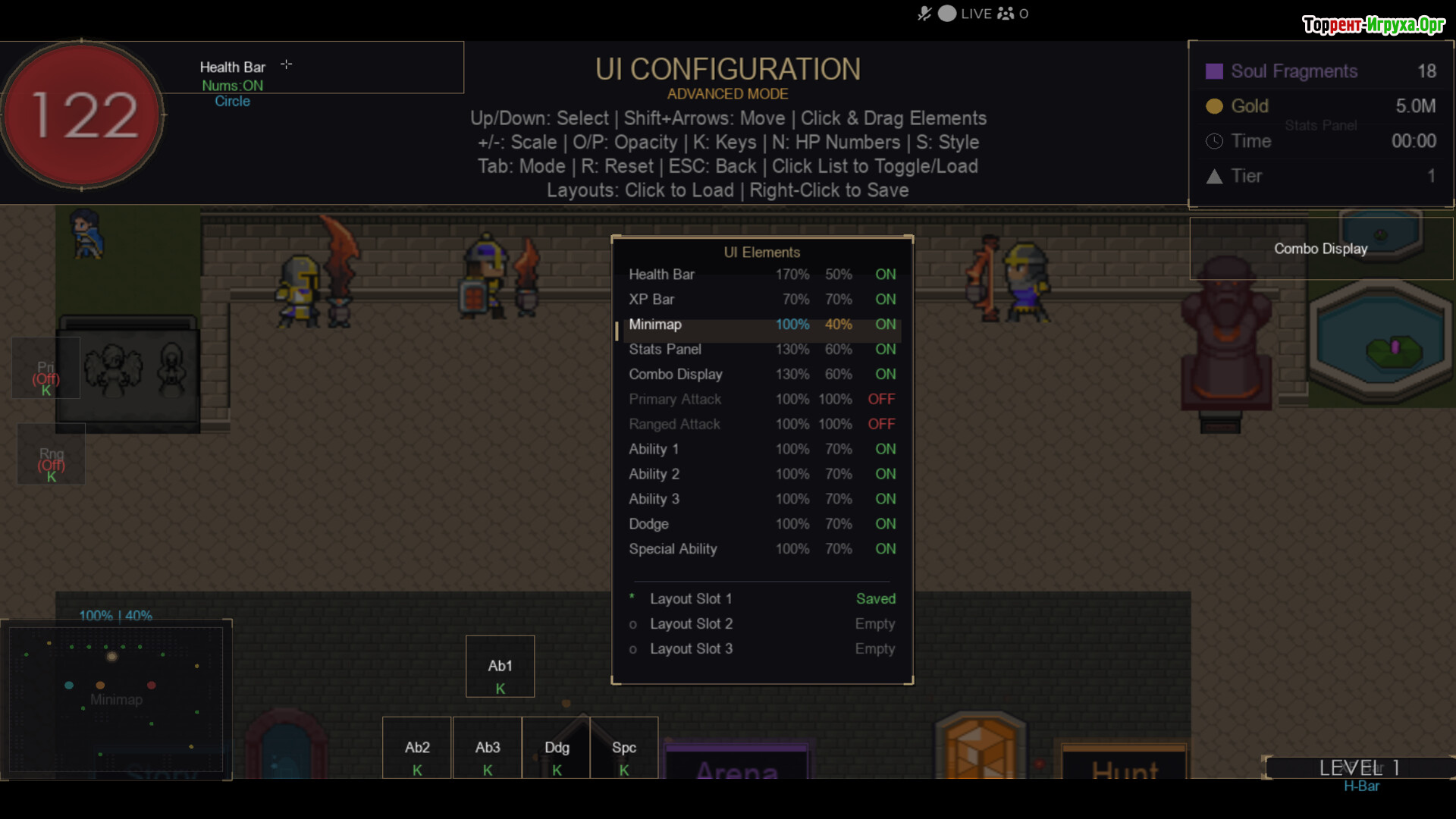Select the Stats Panel list row
The height and width of the screenshot is (819, 1456).
click(761, 350)
